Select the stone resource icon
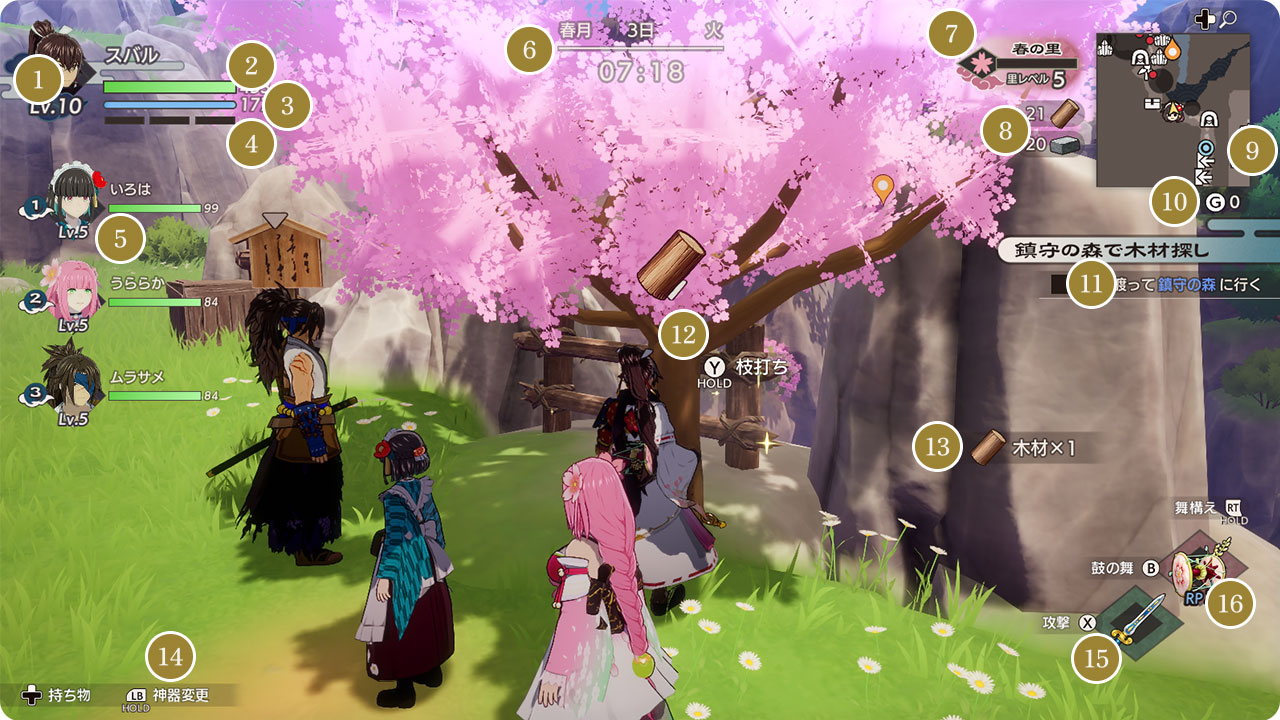 point(1066,145)
